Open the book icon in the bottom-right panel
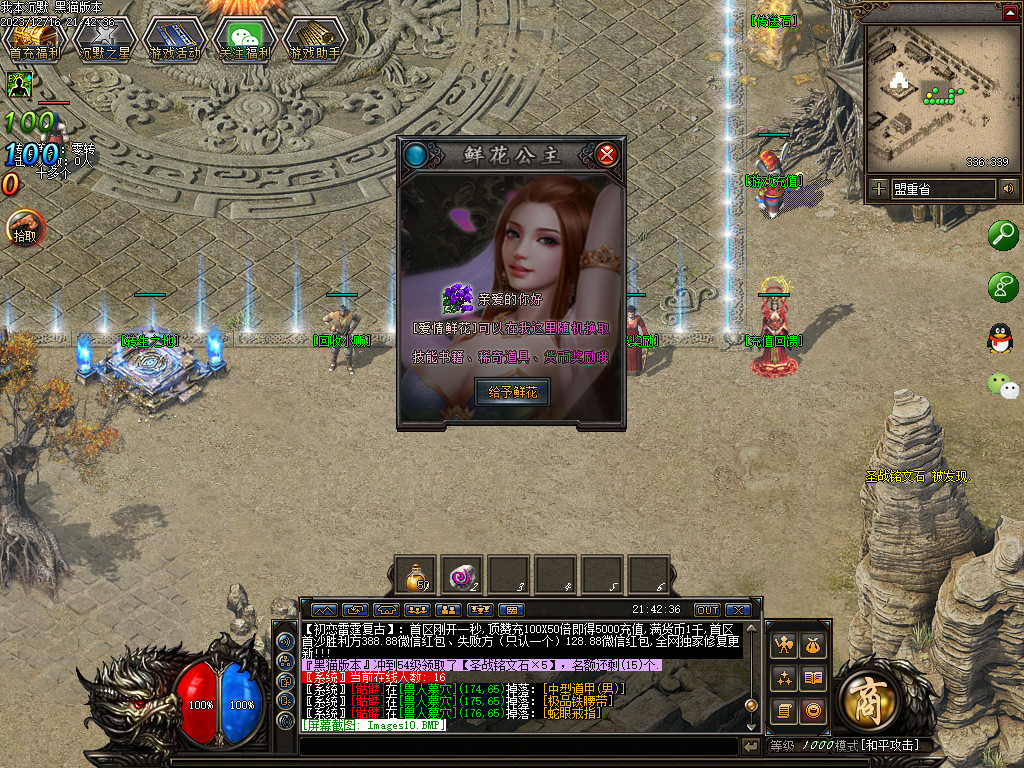Image resolution: width=1024 pixels, height=768 pixels. [813, 678]
